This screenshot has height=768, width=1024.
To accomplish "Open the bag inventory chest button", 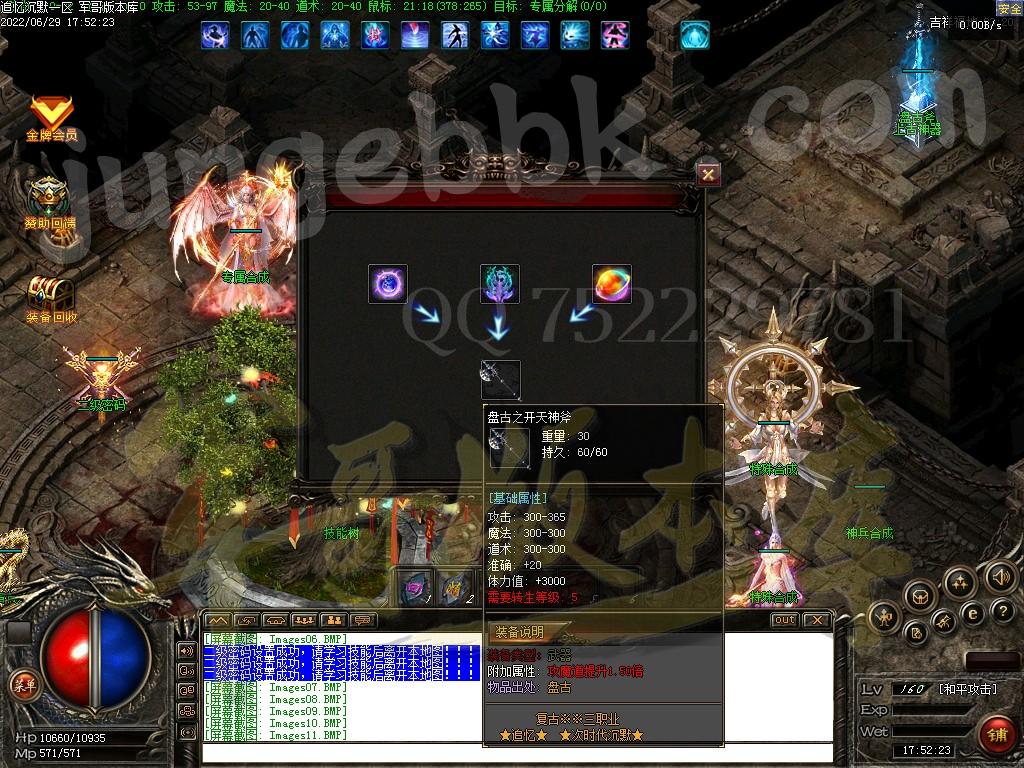I will click(918, 597).
